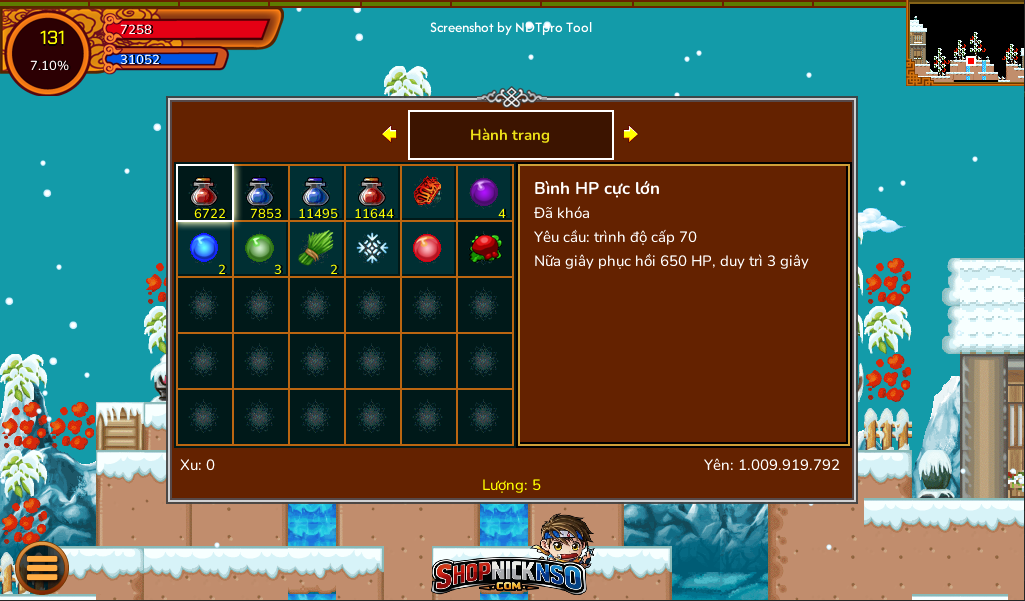Pick the blue potion stack of 11495
The image size is (1025, 601).
click(x=317, y=192)
